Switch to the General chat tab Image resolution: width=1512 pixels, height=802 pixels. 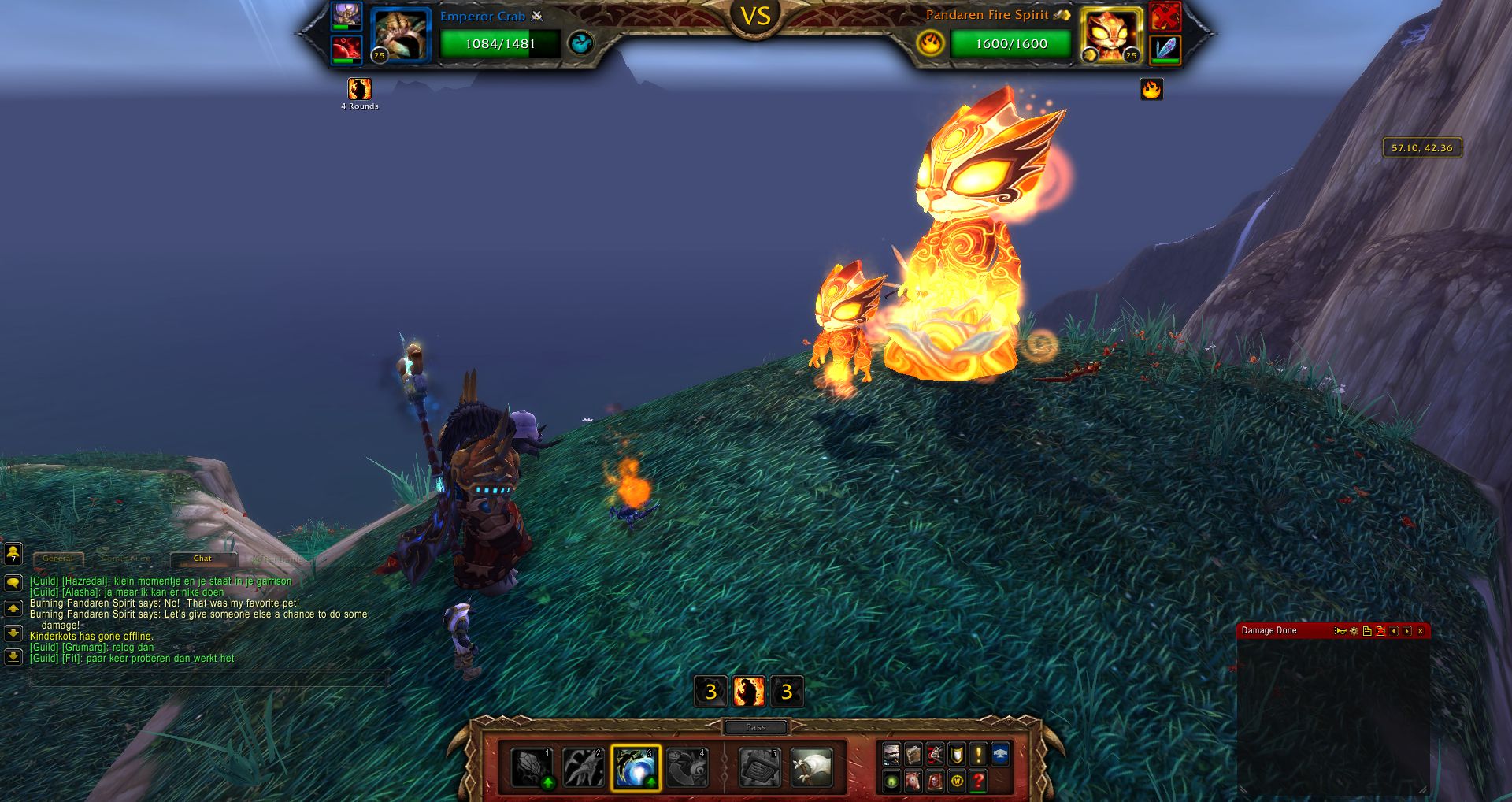coord(57,559)
